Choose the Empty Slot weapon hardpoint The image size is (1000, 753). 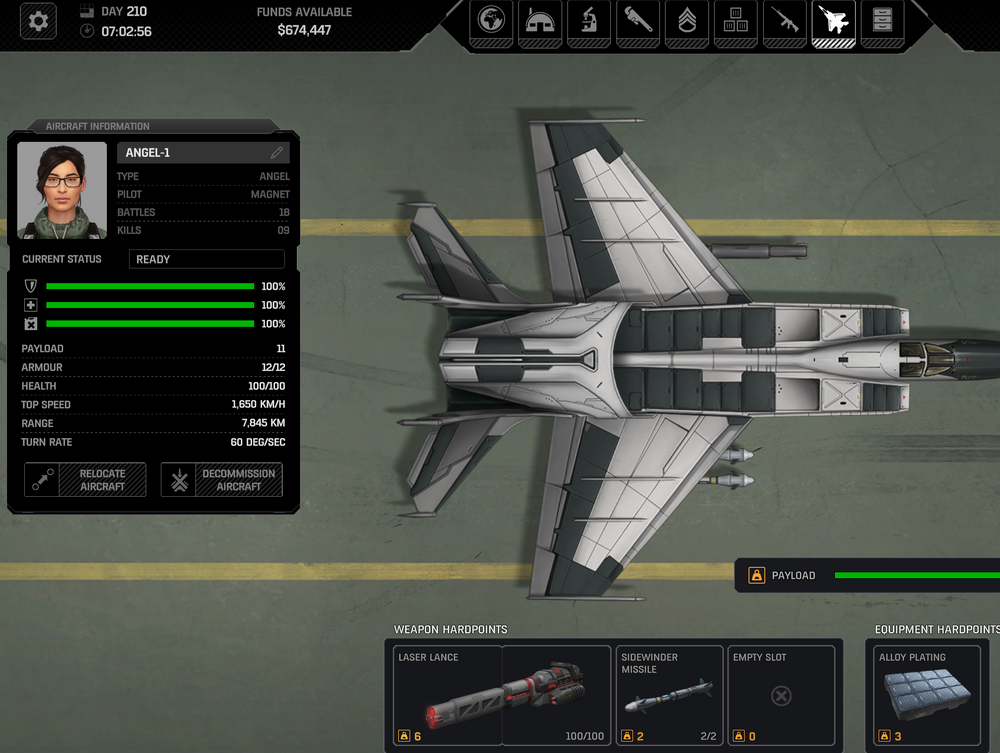(781, 696)
